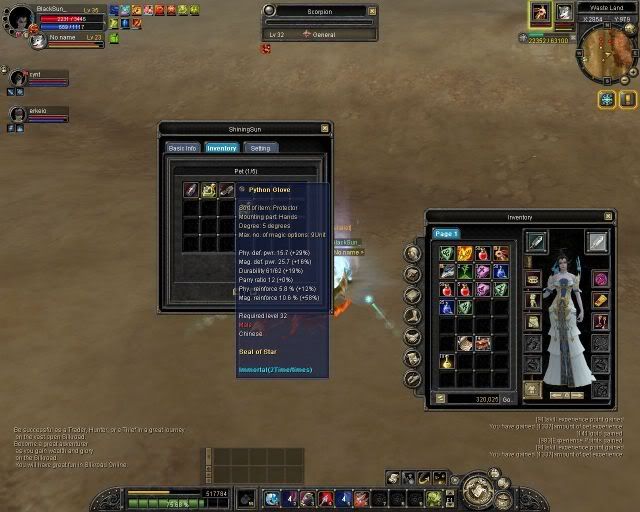Viewport: 640px width, 512px height.
Task: Select the first red potion in inventory
Action: click(482, 254)
